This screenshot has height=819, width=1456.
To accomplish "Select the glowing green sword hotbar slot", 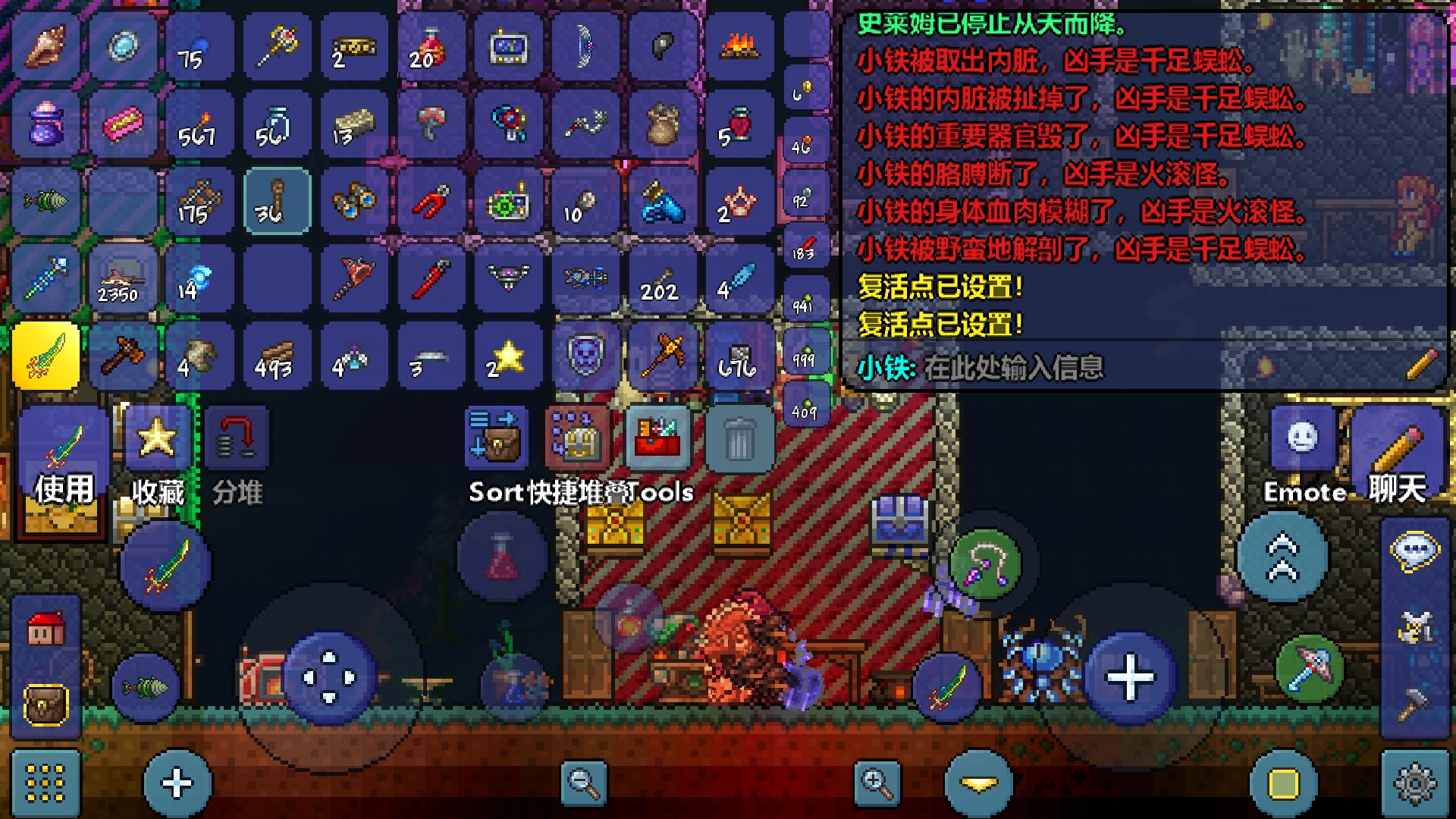I will click(45, 356).
